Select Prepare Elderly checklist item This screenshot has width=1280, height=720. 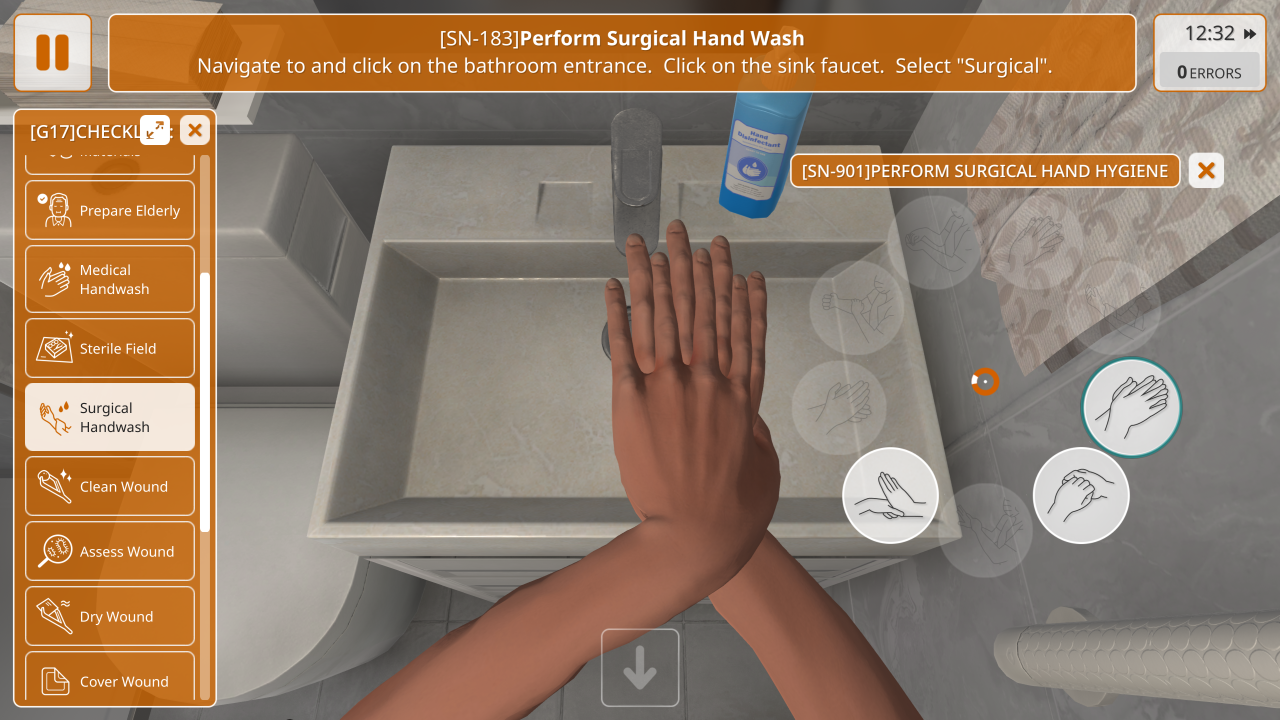110,211
